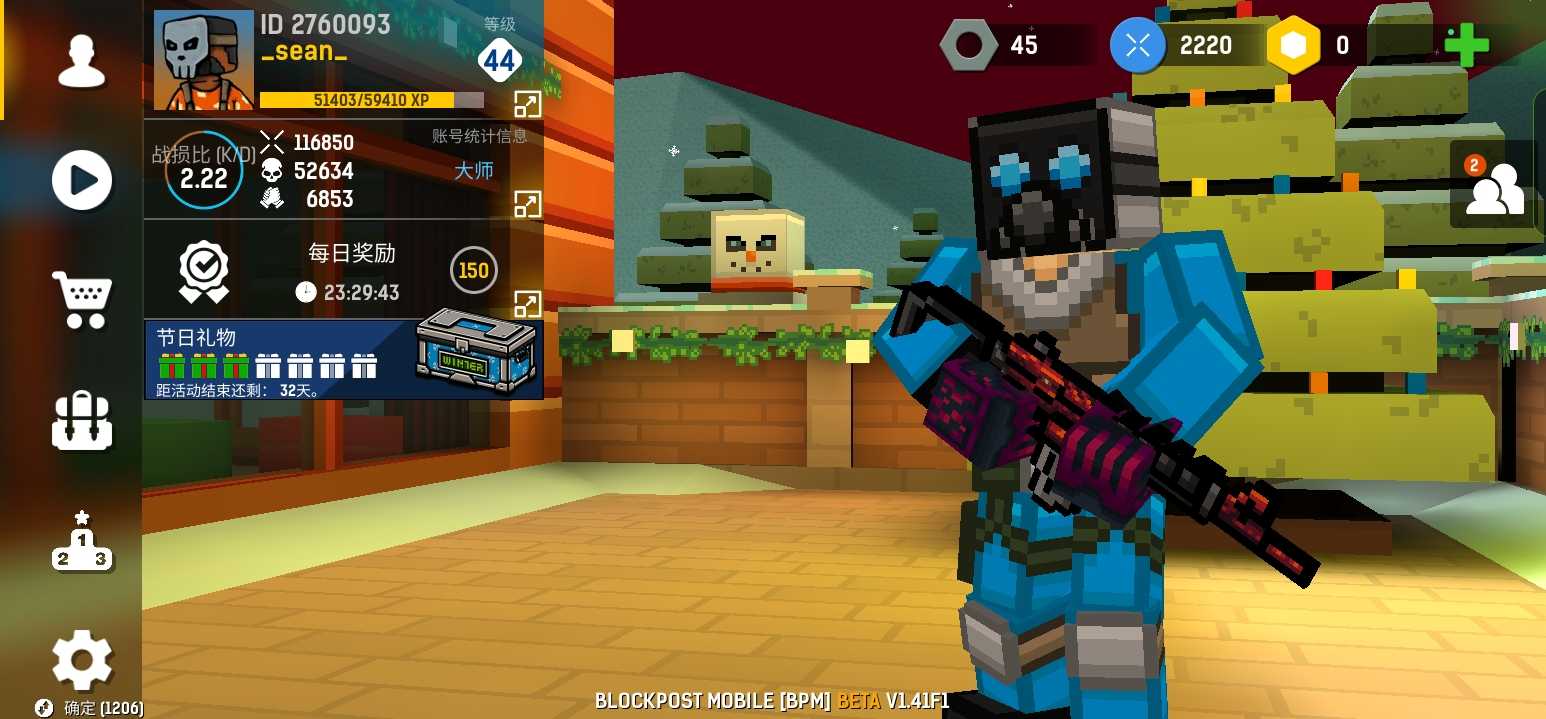The width and height of the screenshot is (1546, 719).
Task: Claim the 150 daily reward coin
Action: tap(473, 270)
